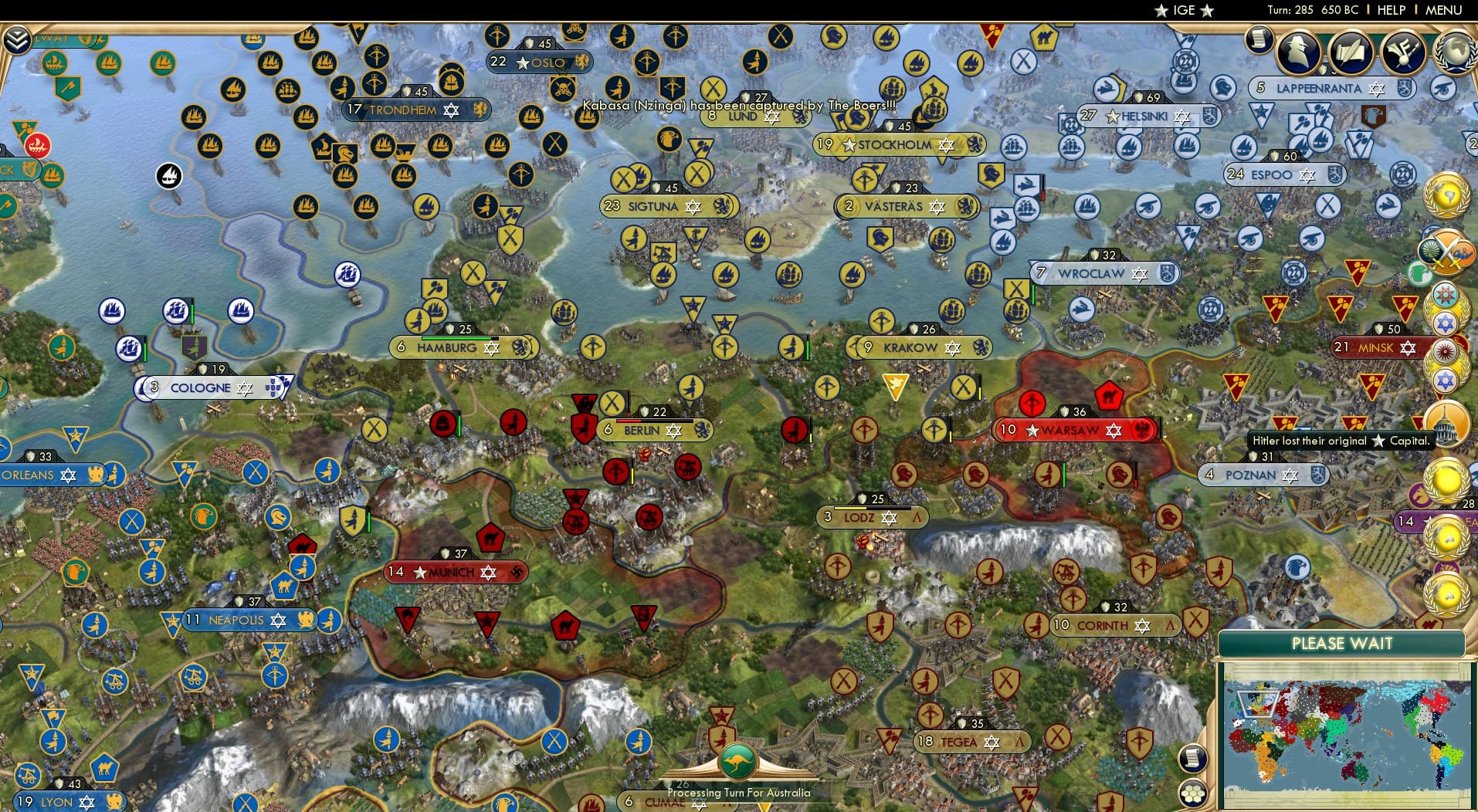This screenshot has height=812, width=1478.
Task: Select the Star of David icon on Stockholm's banner
Action: pyautogui.click(x=944, y=144)
